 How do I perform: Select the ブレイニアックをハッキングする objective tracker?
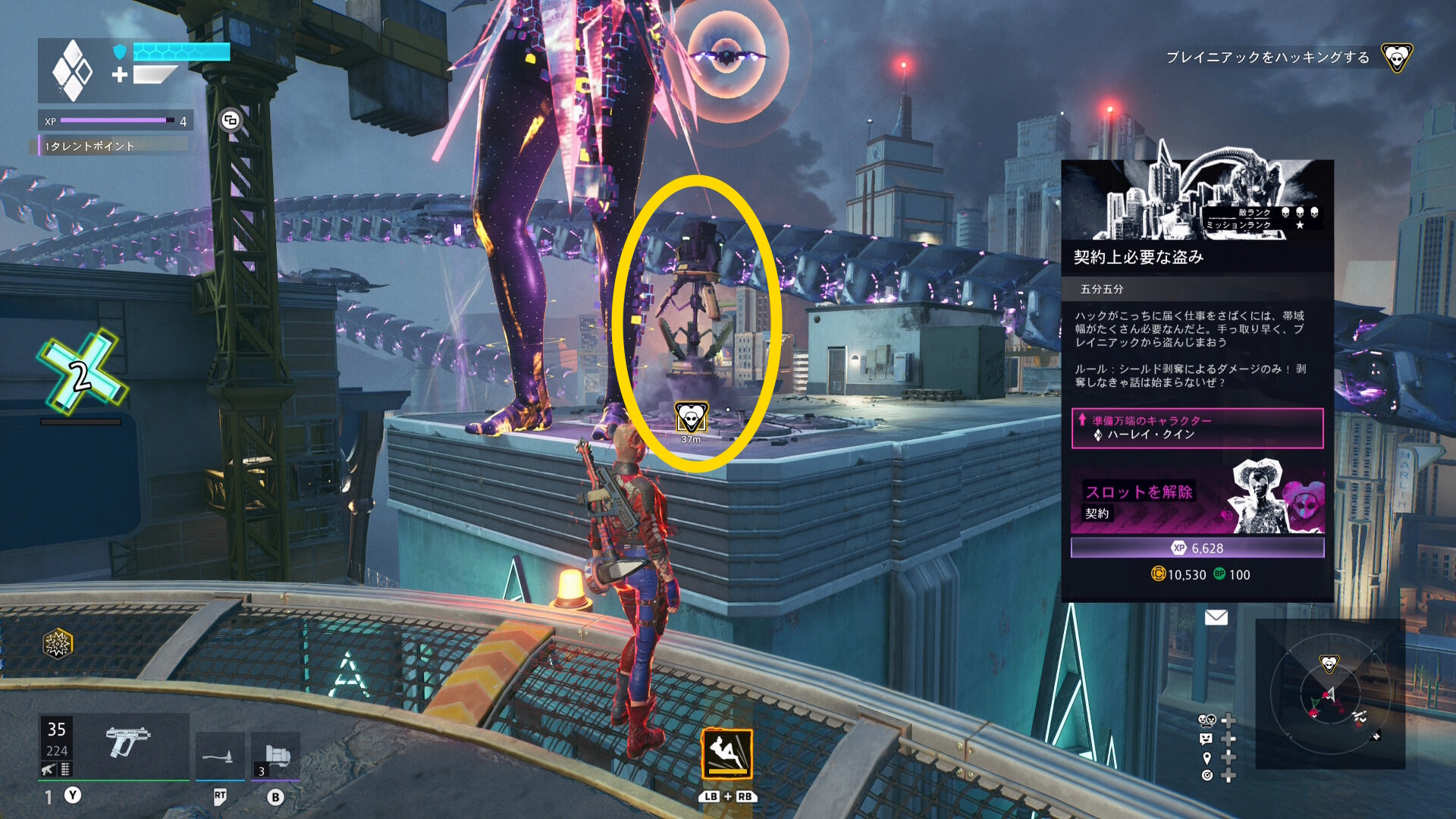pos(1267,58)
